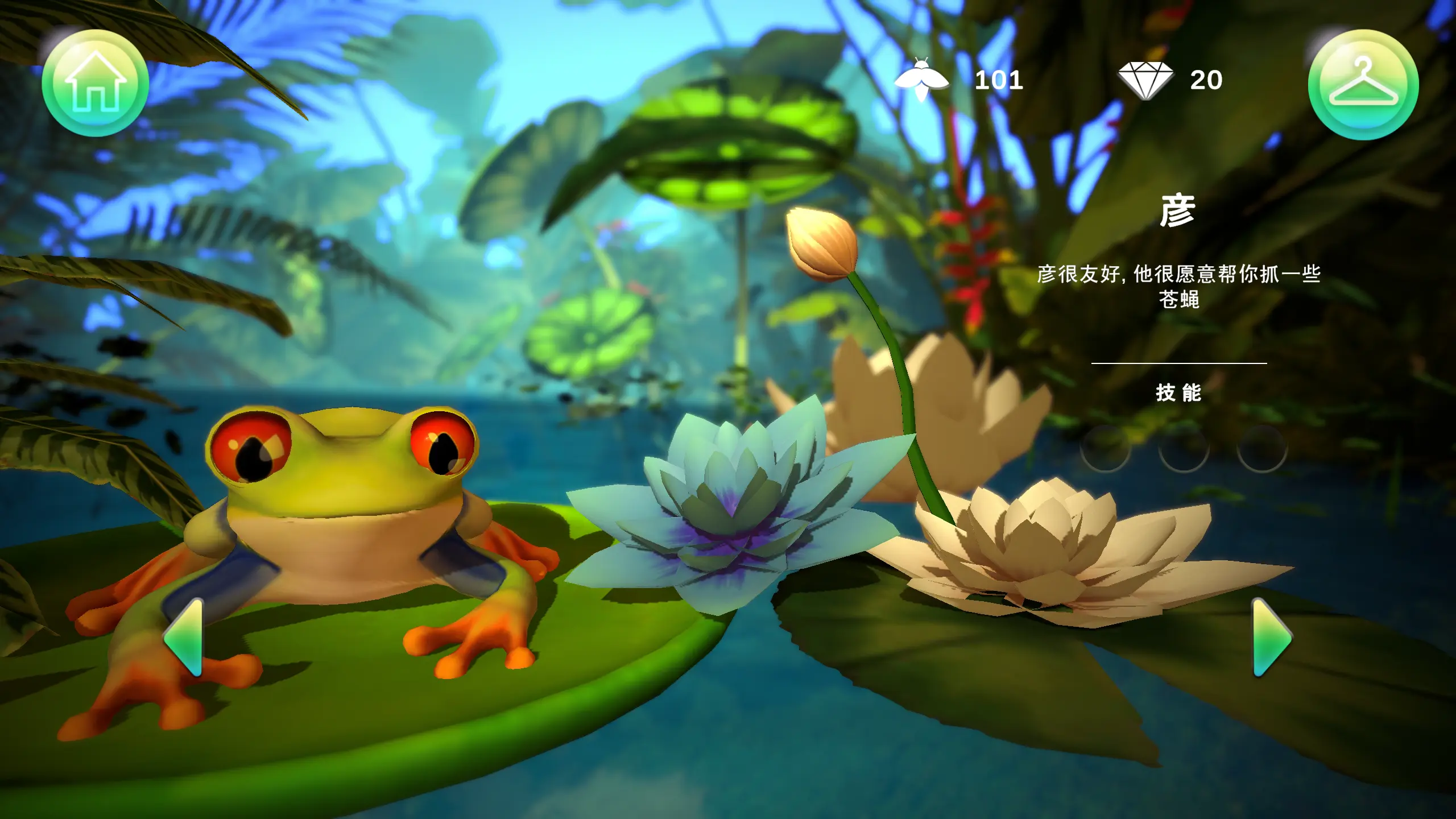Show the previous frog with left arrow
Image resolution: width=1456 pixels, height=819 pixels.
[x=184, y=637]
